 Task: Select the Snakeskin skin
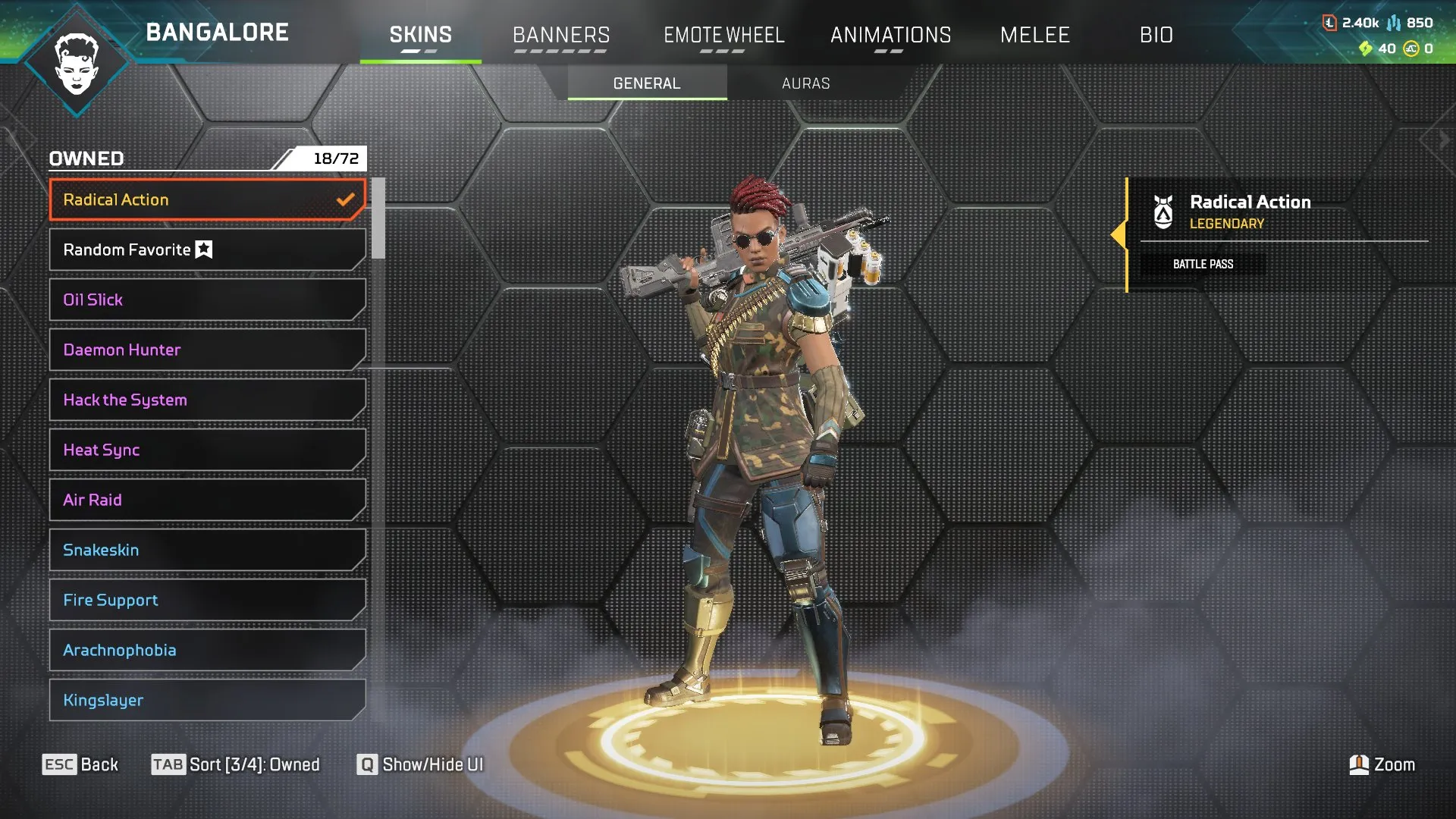pos(205,550)
